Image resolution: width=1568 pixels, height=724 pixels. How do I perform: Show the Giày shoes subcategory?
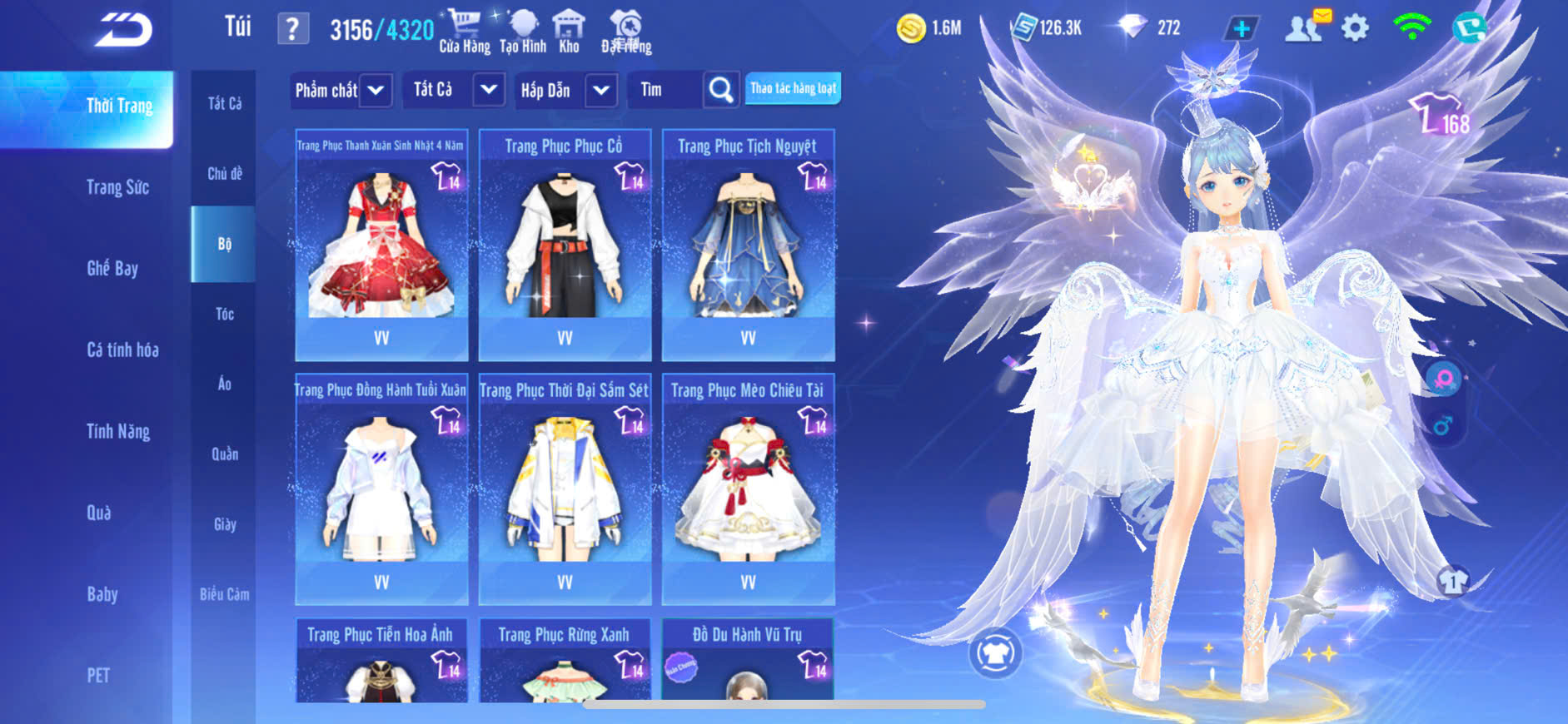pyautogui.click(x=225, y=524)
